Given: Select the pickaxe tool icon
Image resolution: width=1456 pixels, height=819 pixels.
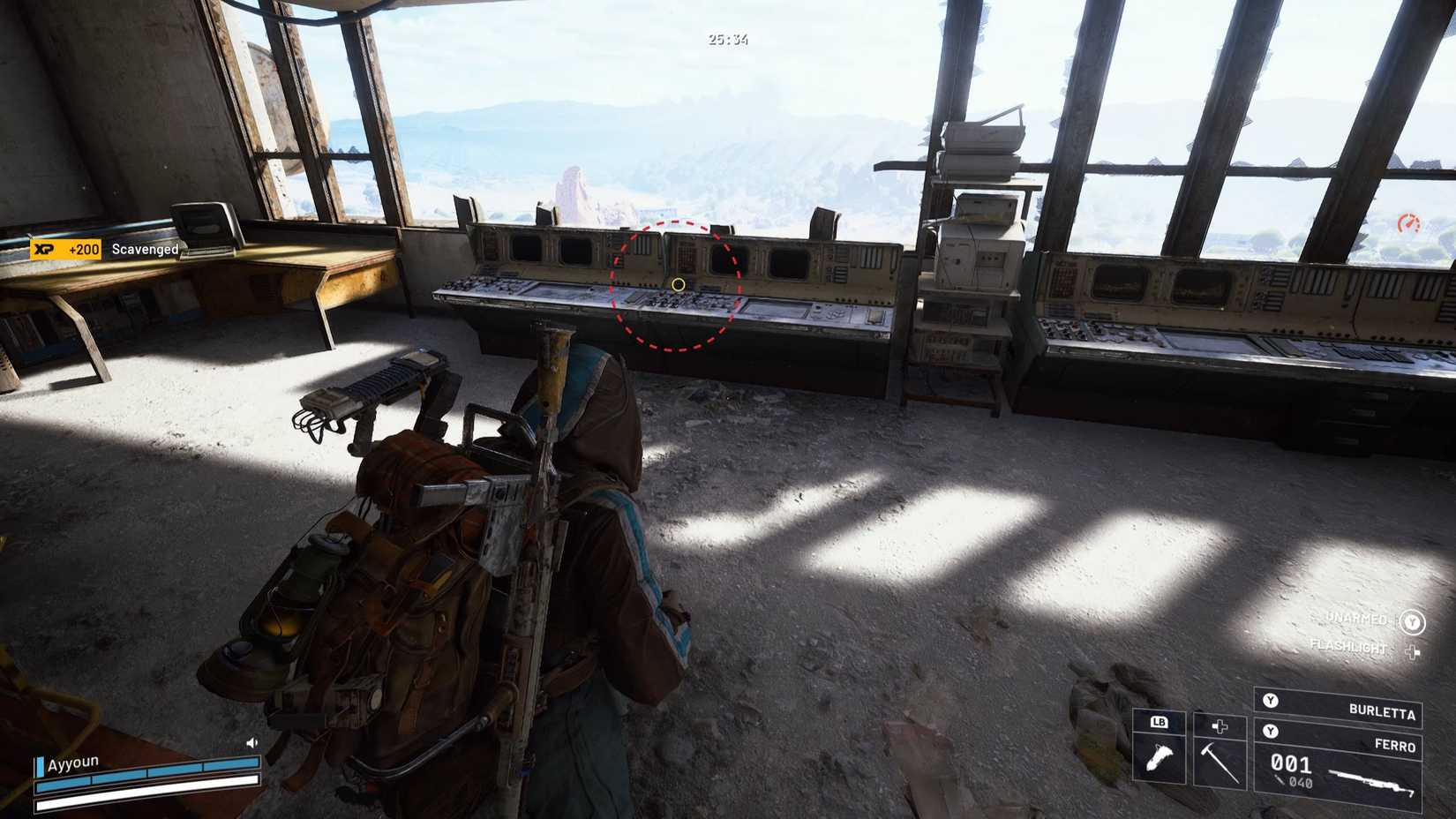Looking at the screenshot, I should click(x=1219, y=762).
